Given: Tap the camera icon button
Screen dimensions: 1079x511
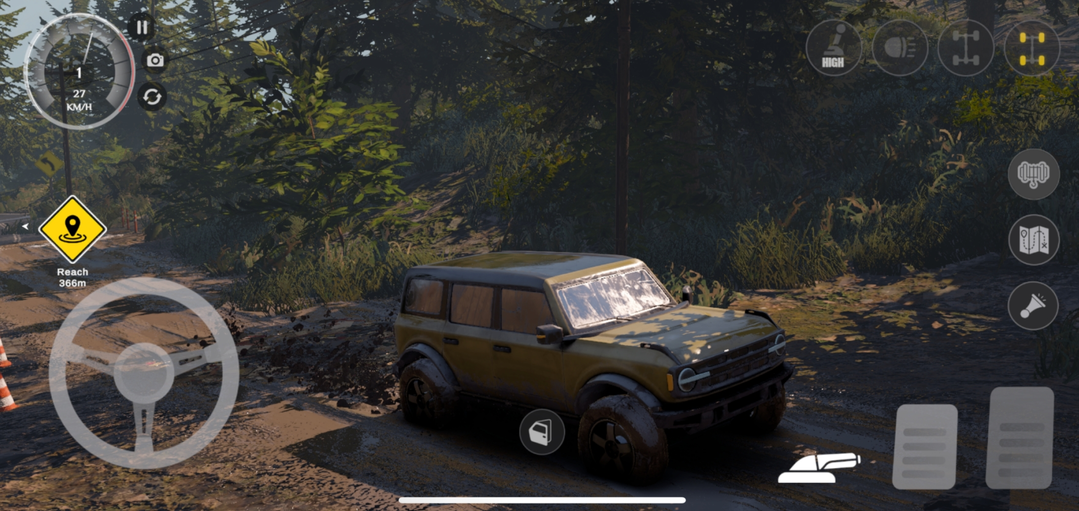Looking at the screenshot, I should click(x=155, y=61).
